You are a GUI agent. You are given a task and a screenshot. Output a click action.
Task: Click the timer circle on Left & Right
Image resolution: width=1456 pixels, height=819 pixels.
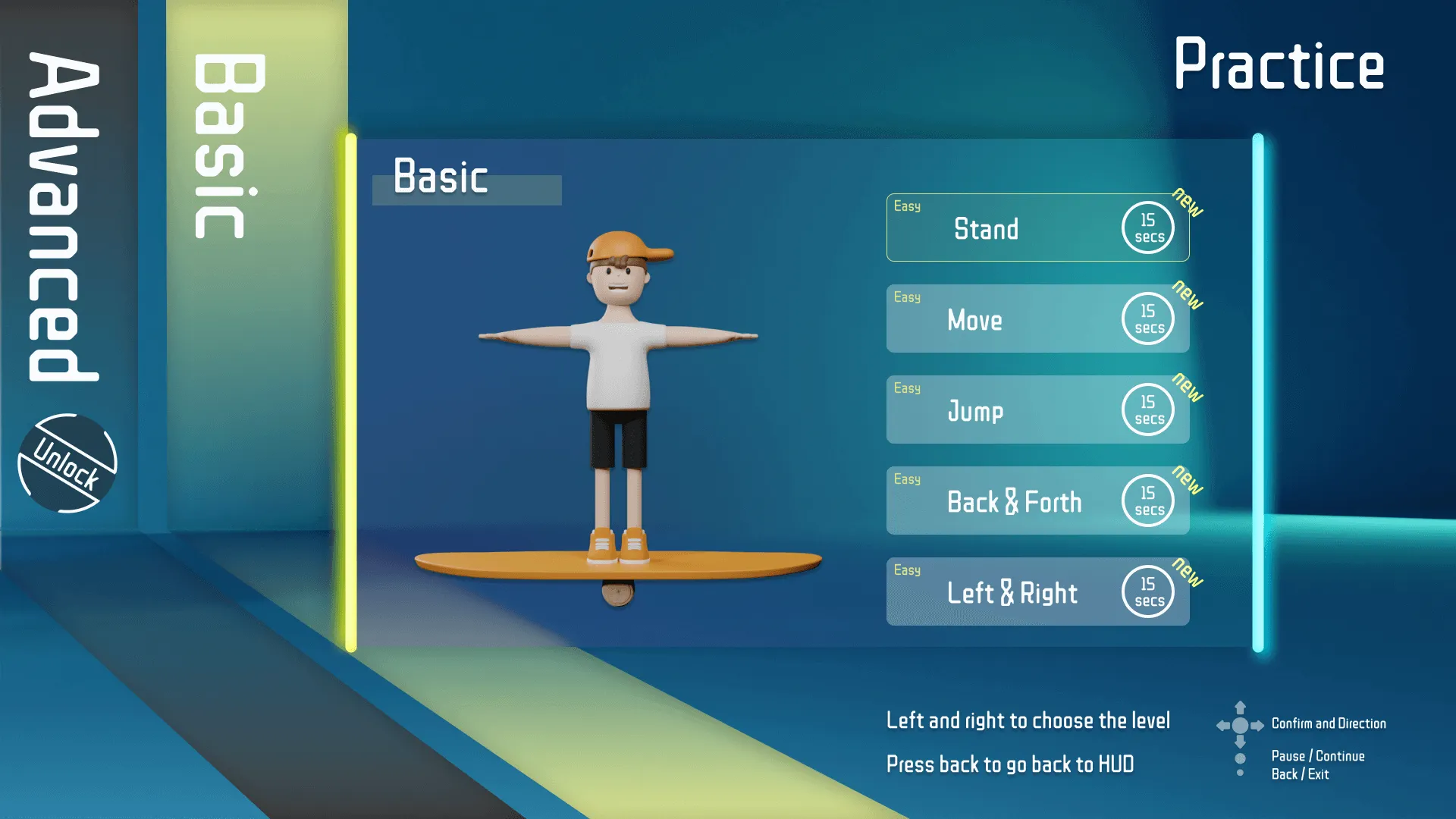1147,591
